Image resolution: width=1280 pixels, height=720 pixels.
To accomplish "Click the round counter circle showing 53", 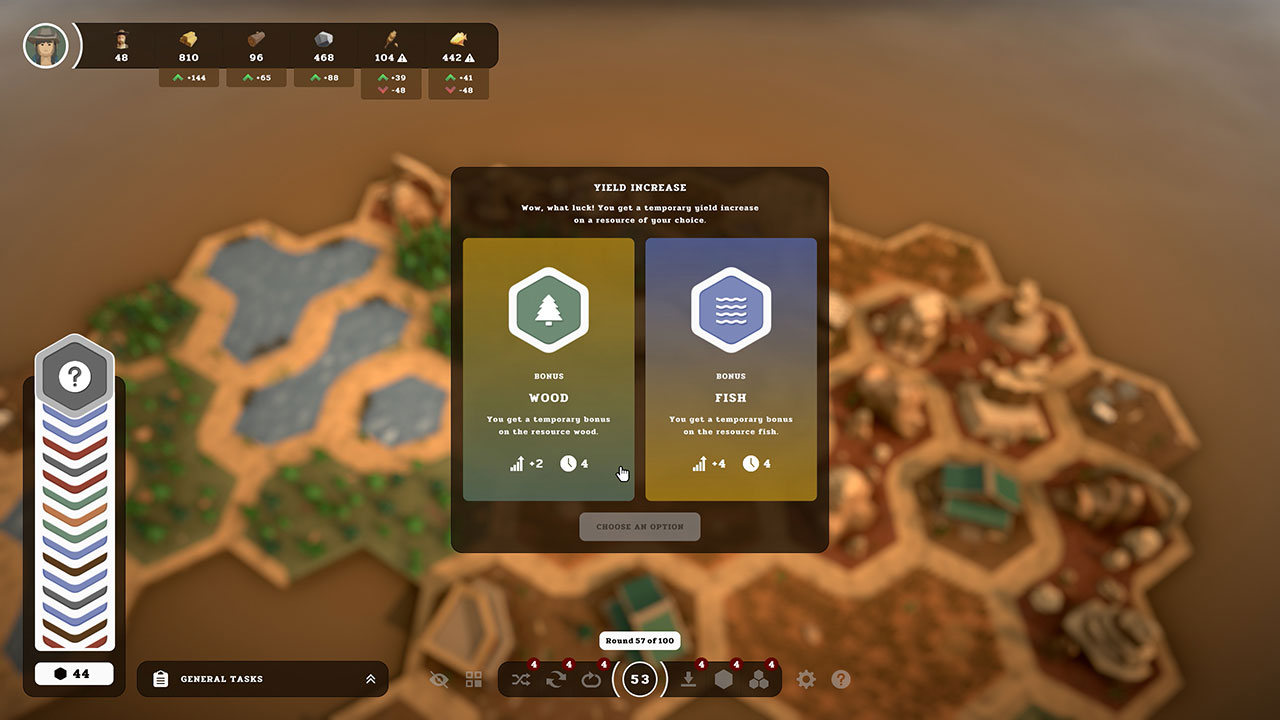I will pyautogui.click(x=640, y=679).
